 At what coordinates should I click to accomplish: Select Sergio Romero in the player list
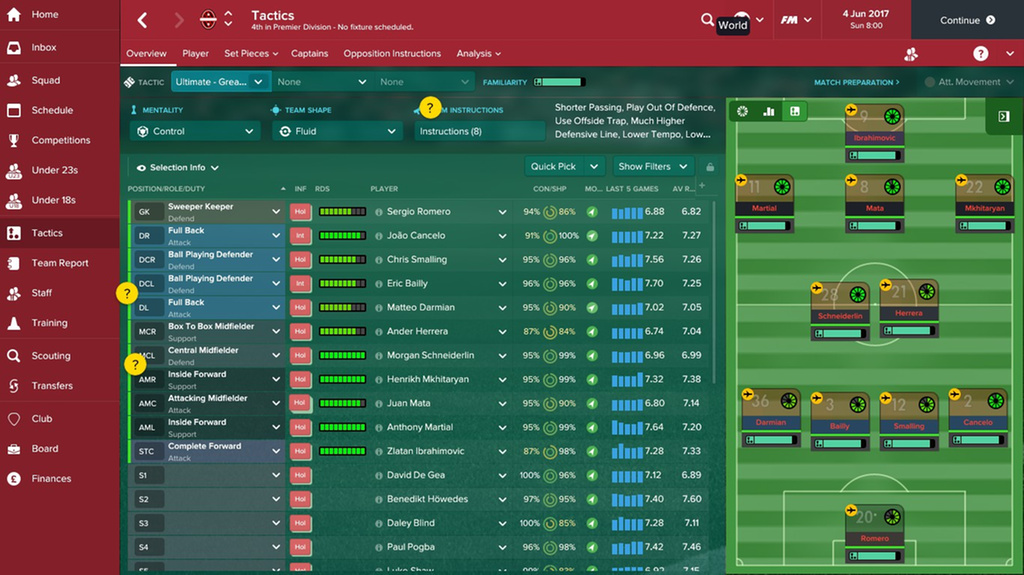418,212
